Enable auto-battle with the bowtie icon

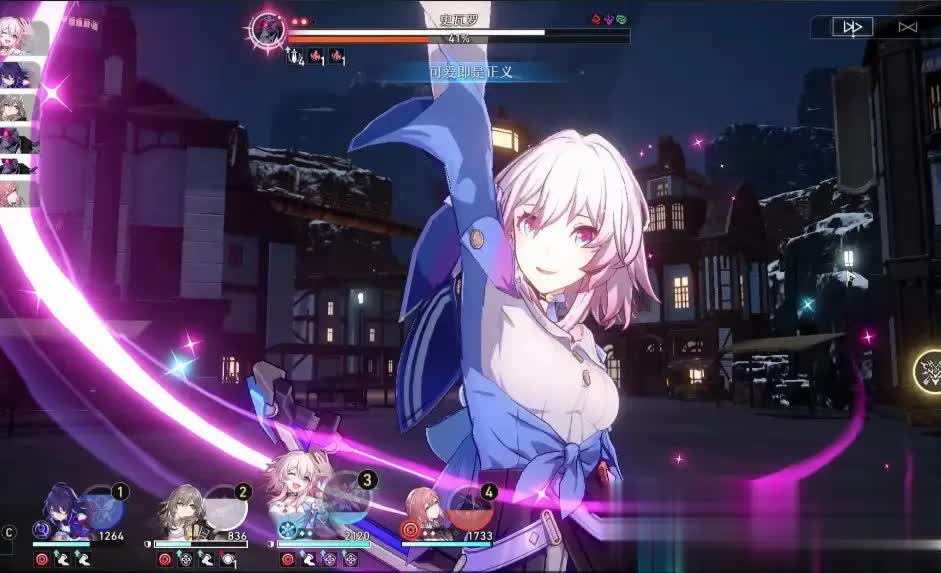click(907, 27)
